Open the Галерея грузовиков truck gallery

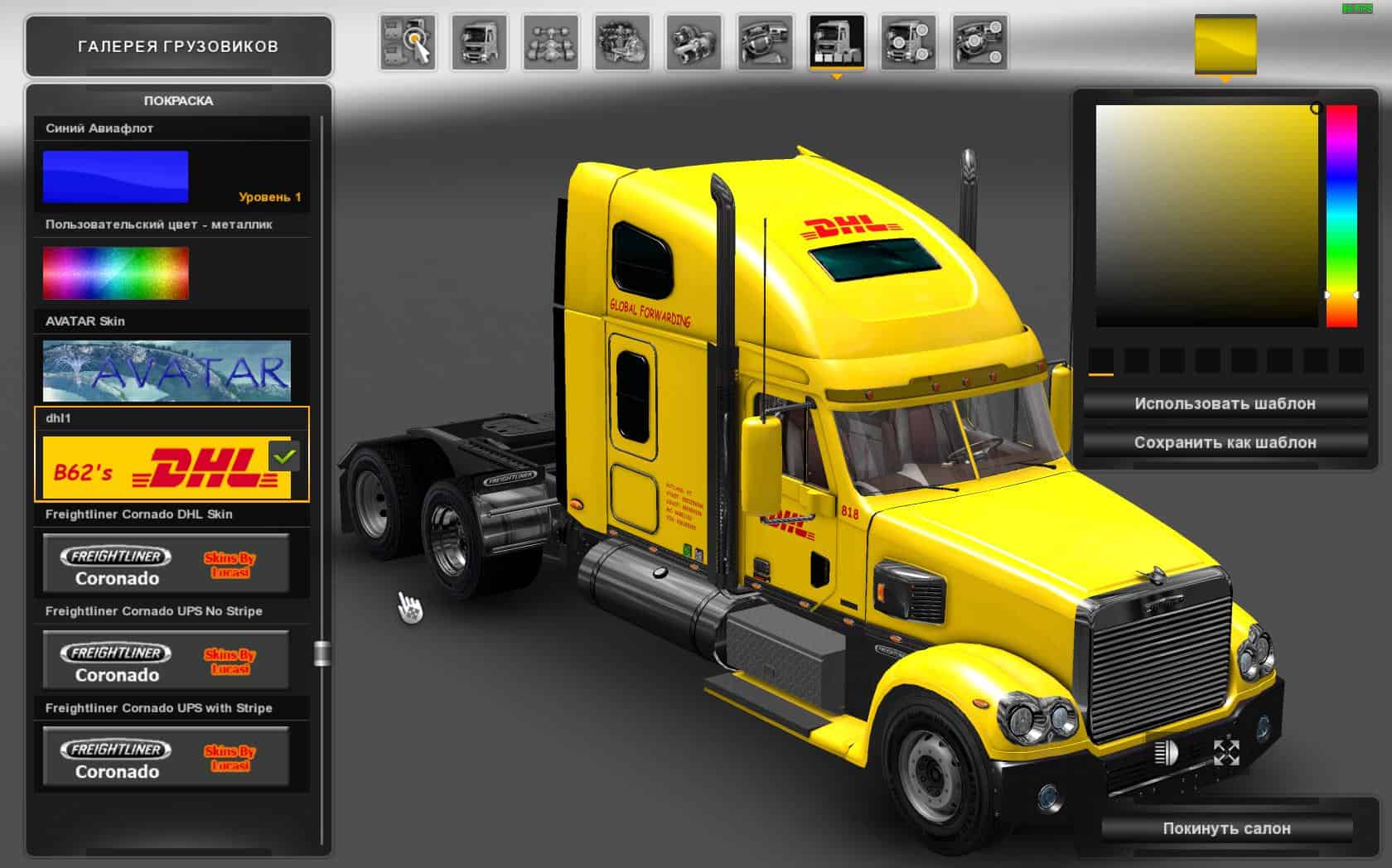click(178, 46)
